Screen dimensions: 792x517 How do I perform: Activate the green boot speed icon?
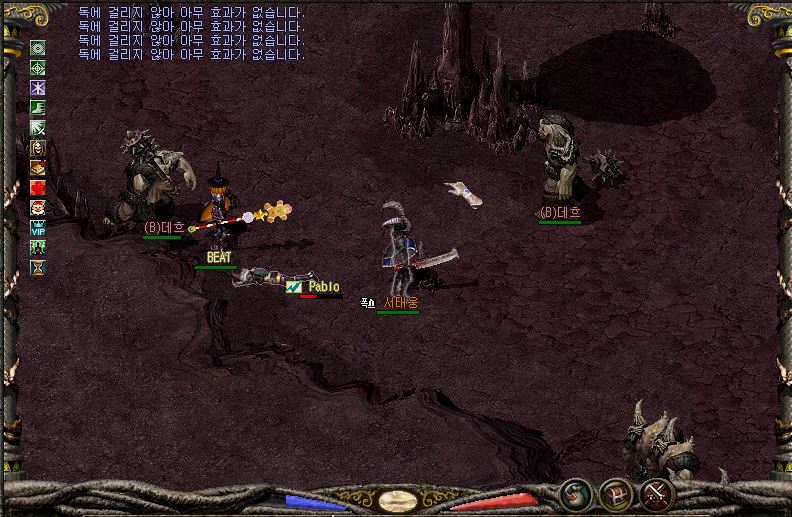pyautogui.click(x=38, y=107)
